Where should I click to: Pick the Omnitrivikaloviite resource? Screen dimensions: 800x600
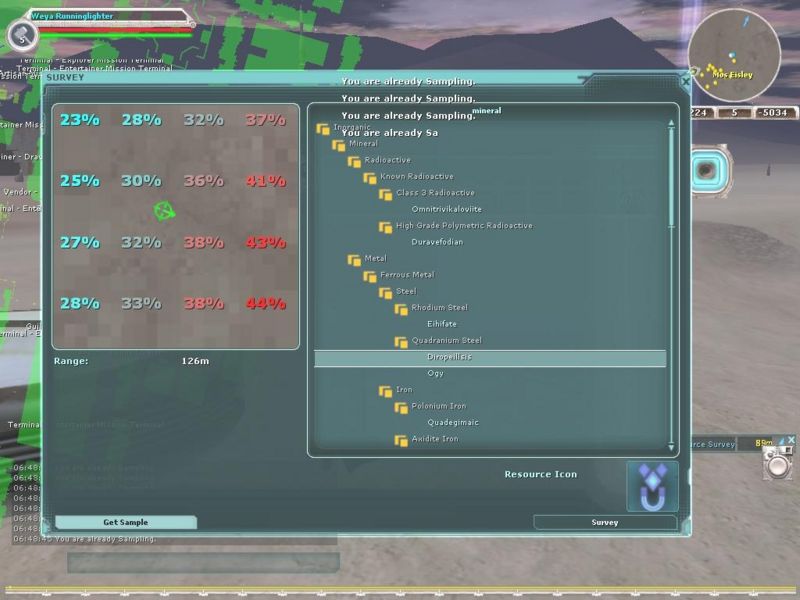[446, 209]
